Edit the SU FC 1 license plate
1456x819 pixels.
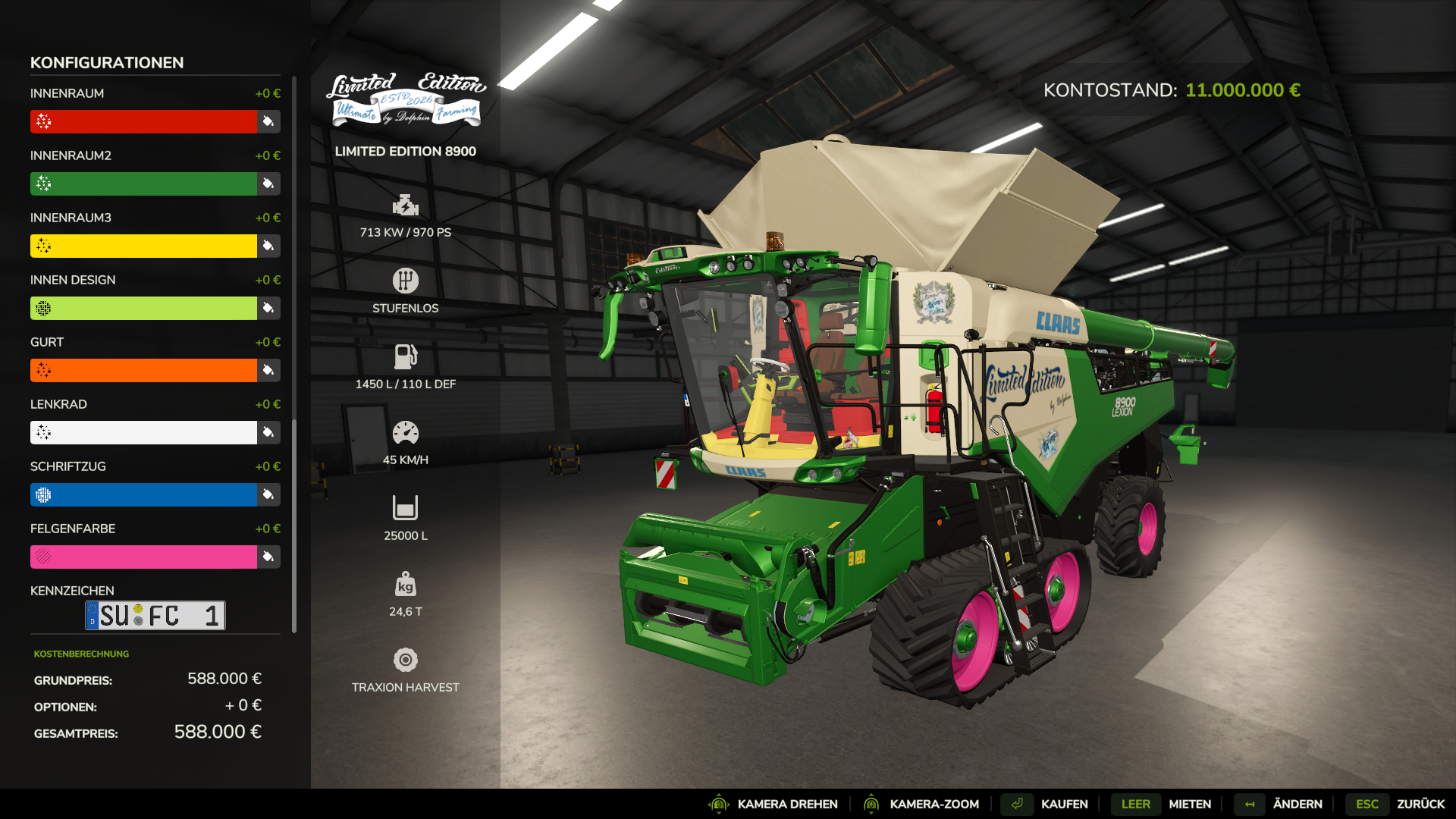coord(155,615)
